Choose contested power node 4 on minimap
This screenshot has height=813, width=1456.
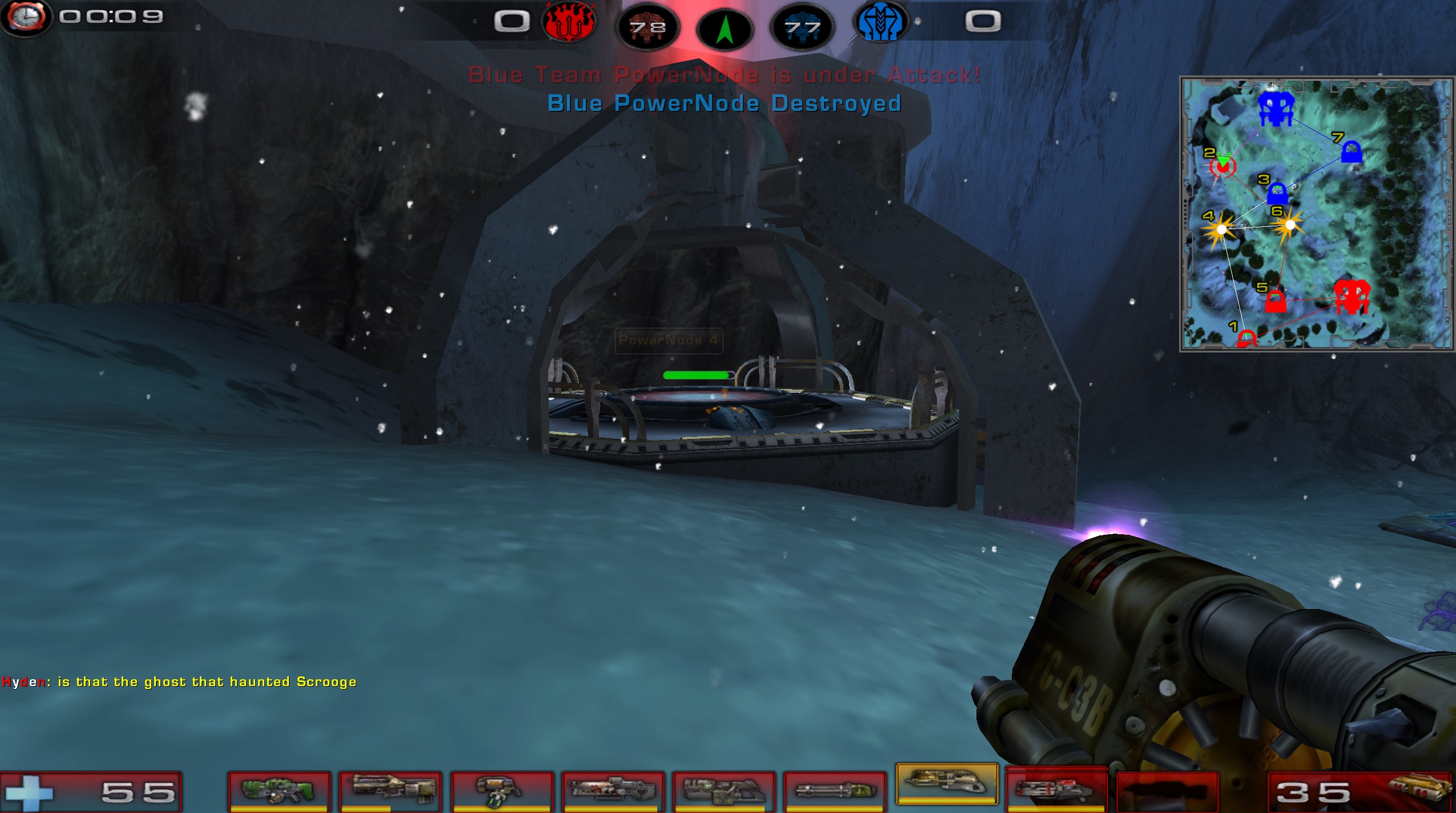tap(1221, 230)
